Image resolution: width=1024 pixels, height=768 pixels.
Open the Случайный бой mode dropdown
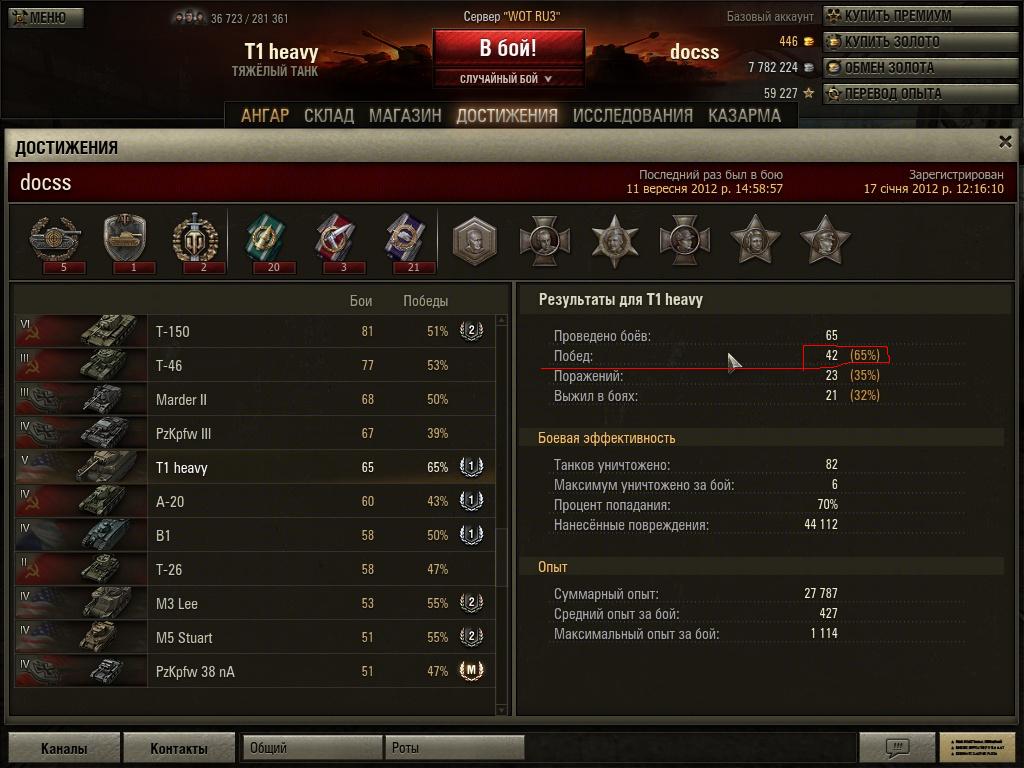508,79
